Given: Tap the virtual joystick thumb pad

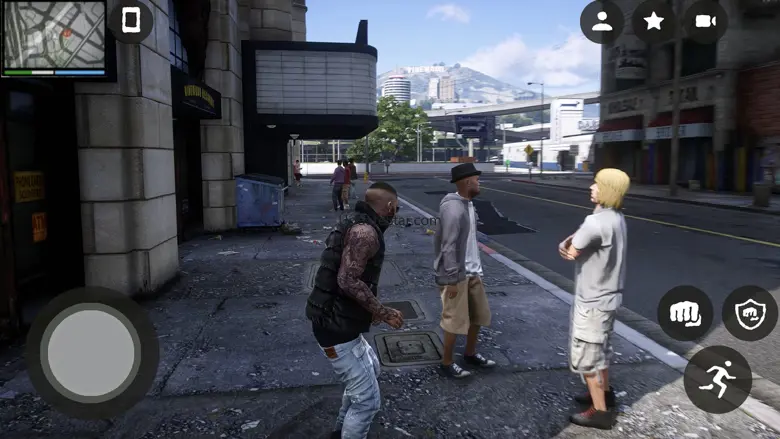Looking at the screenshot, I should point(92,353).
